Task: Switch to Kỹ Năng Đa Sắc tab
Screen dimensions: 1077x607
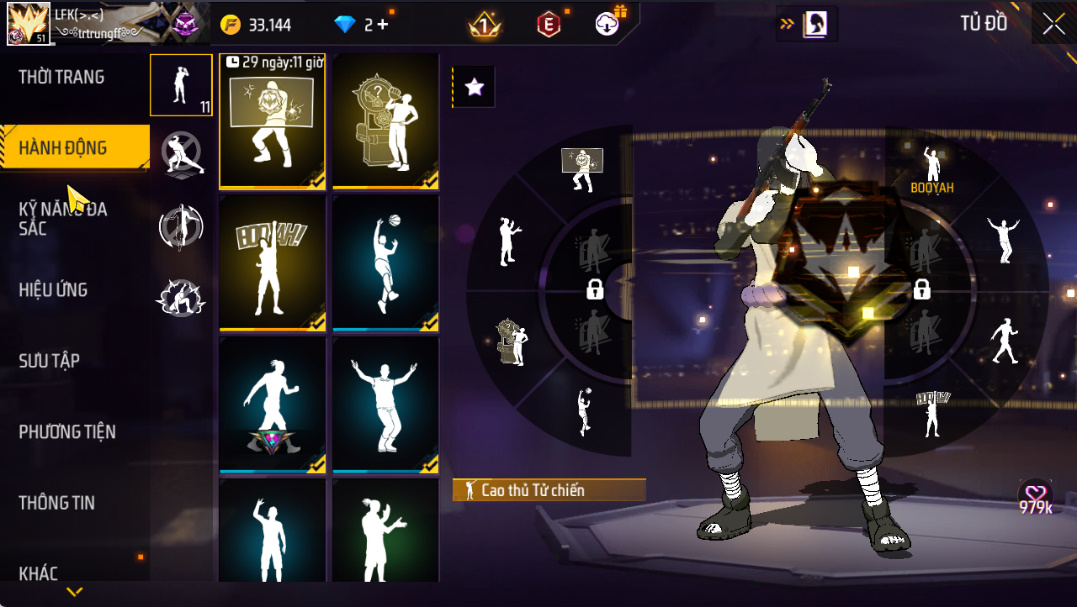Action: 63,218
